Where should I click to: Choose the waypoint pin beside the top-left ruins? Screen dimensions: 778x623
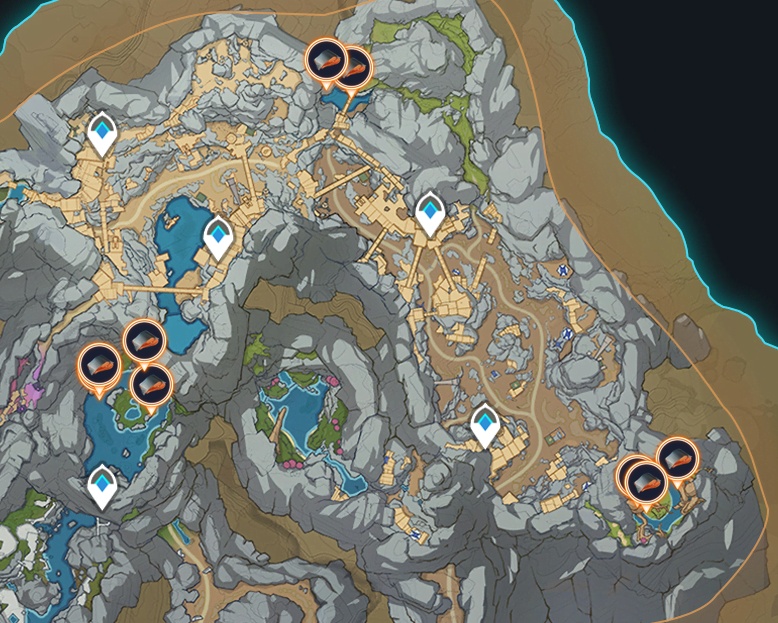[101, 132]
